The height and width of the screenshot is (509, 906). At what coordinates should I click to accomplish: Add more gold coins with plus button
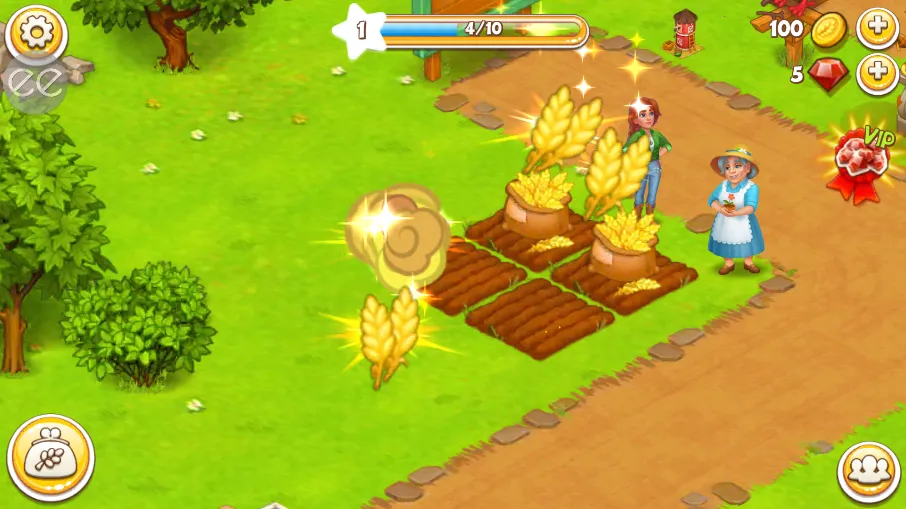[877, 28]
